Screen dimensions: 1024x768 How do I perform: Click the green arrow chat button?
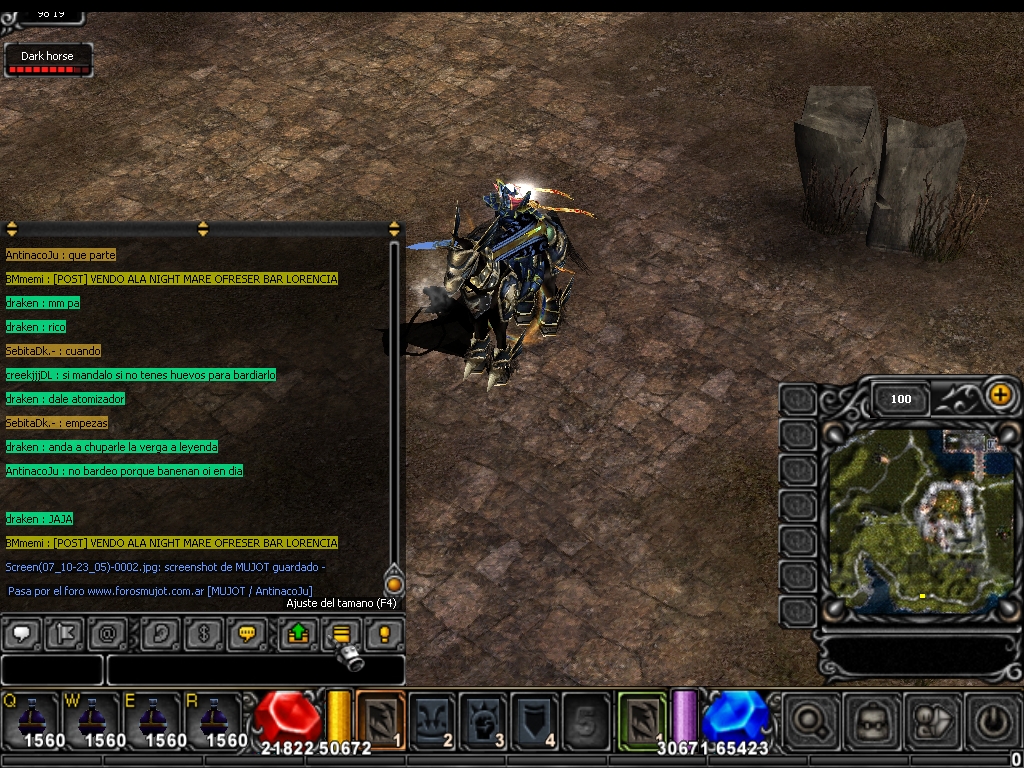click(297, 633)
